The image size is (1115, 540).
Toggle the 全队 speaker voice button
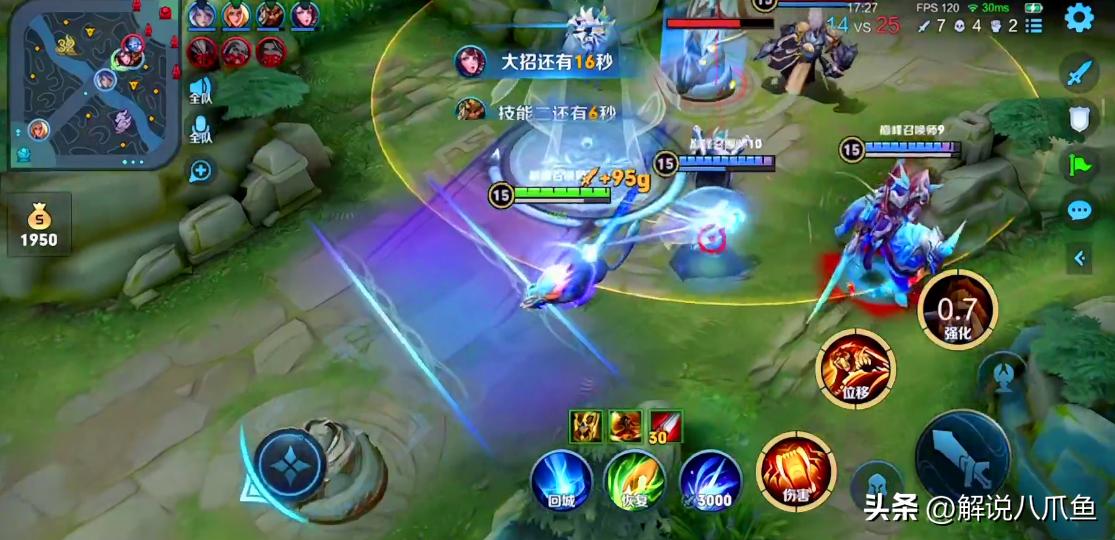pyautogui.click(x=201, y=90)
